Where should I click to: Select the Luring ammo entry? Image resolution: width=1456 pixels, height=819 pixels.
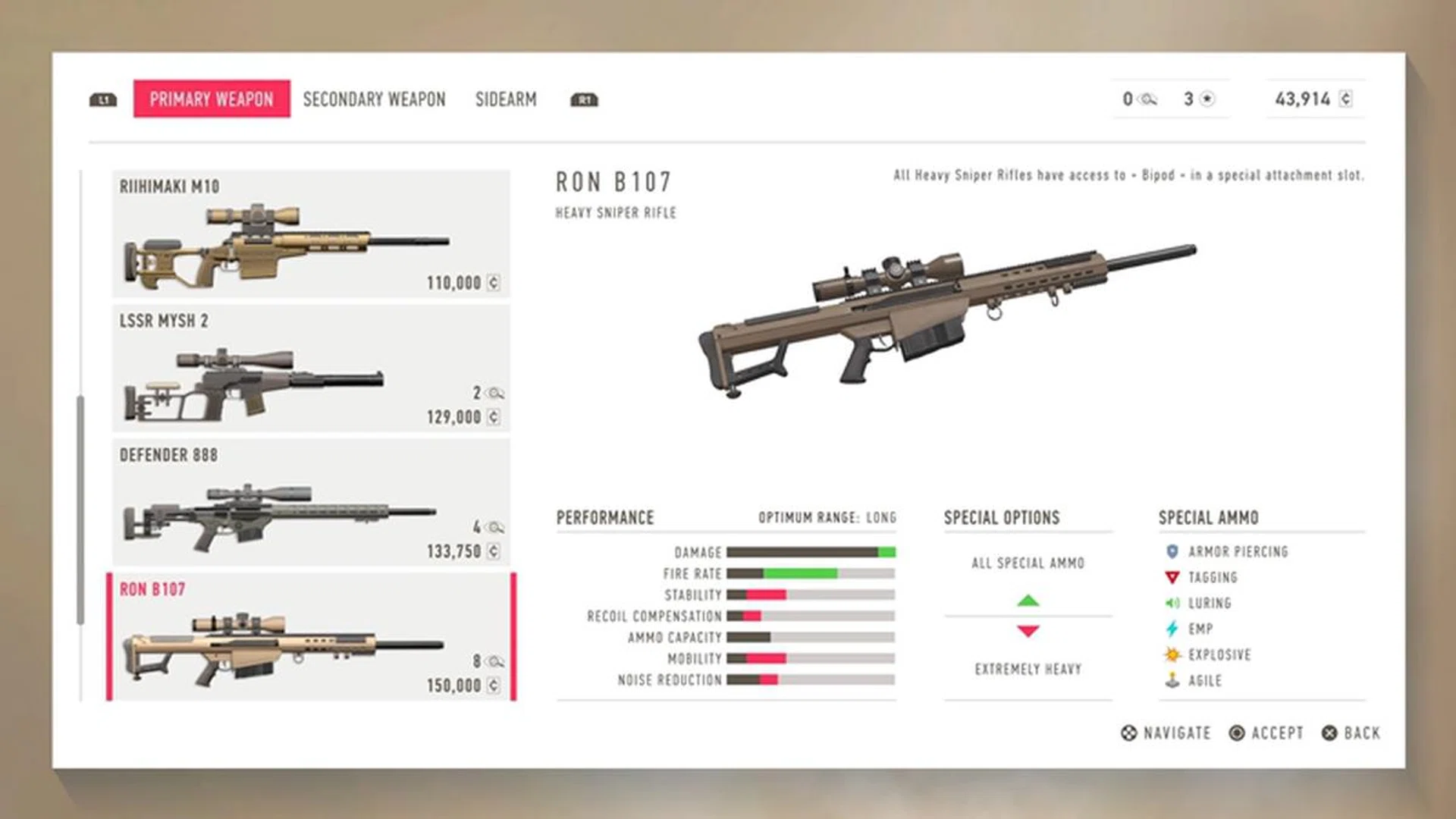(x=1209, y=604)
